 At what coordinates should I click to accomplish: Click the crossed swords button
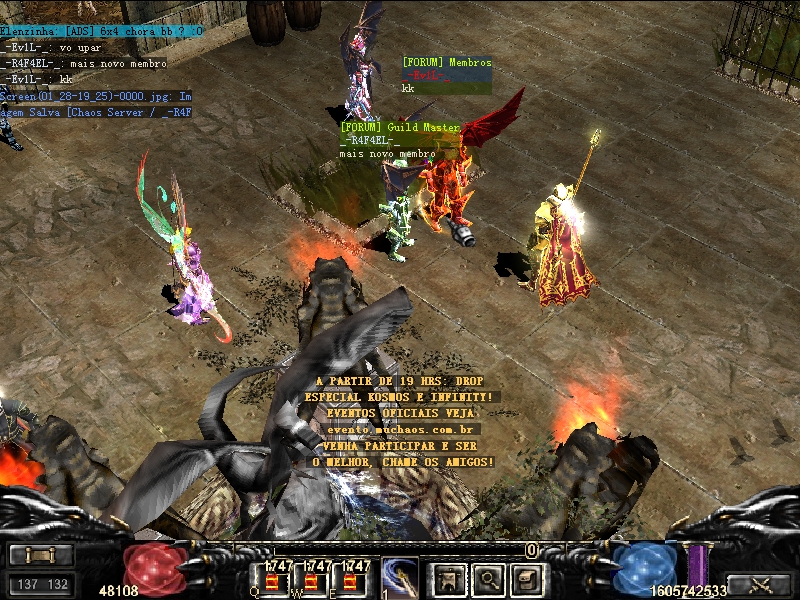click(x=760, y=585)
